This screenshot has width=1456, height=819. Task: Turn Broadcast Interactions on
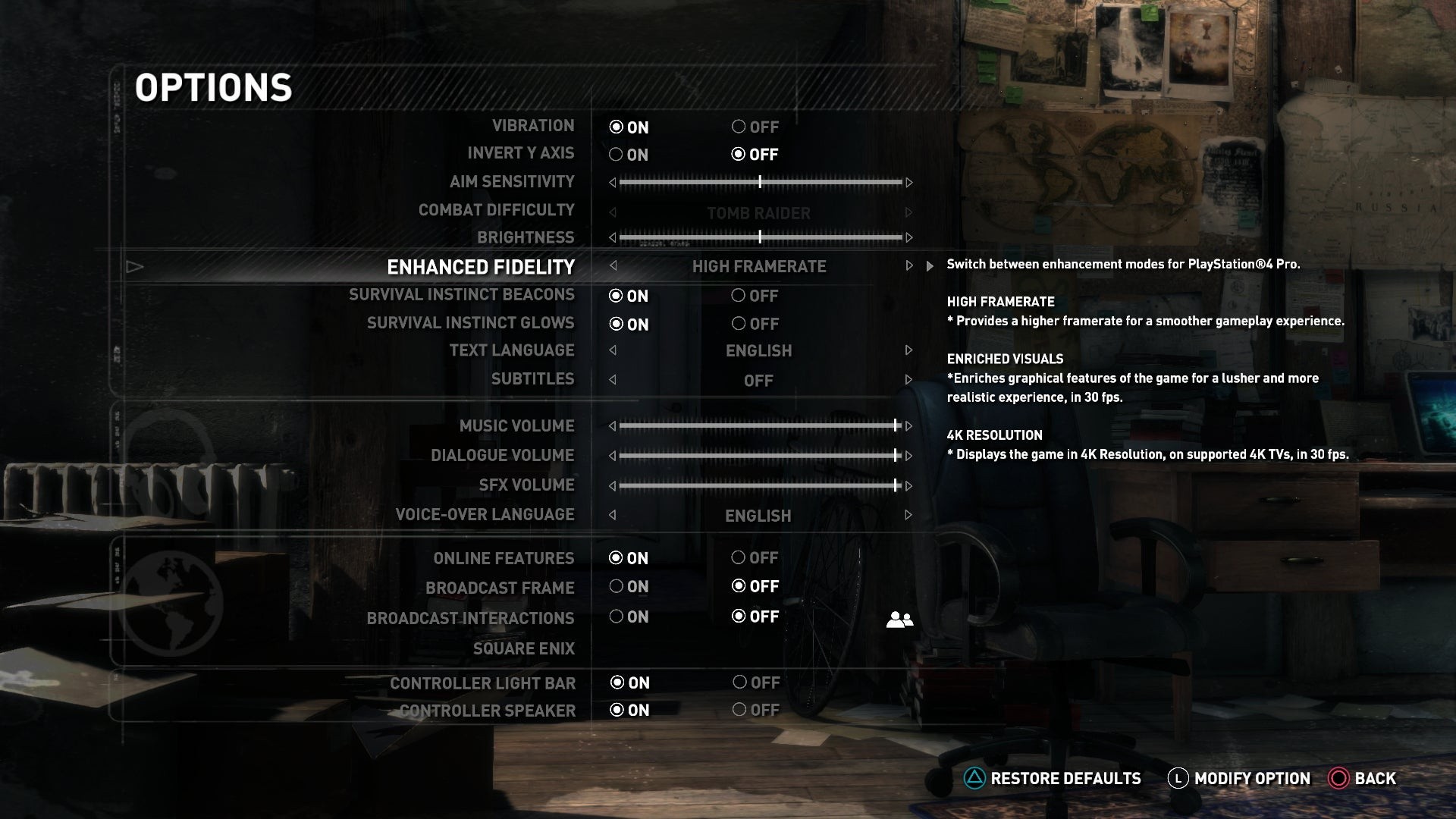tap(617, 617)
